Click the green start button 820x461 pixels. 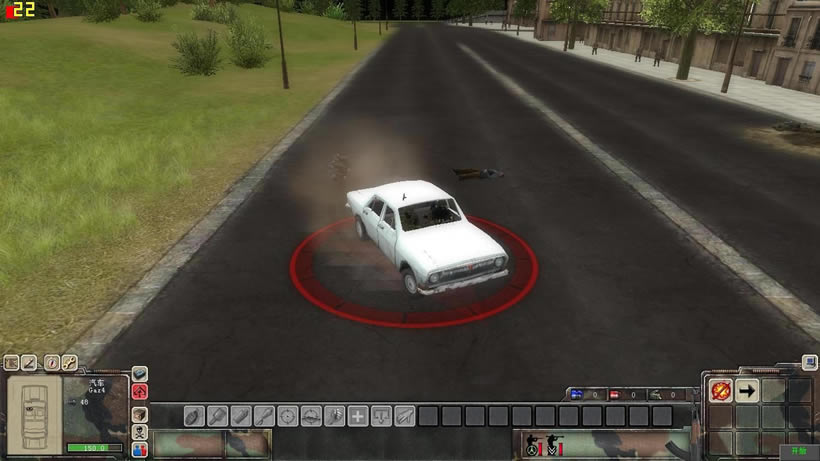point(799,451)
